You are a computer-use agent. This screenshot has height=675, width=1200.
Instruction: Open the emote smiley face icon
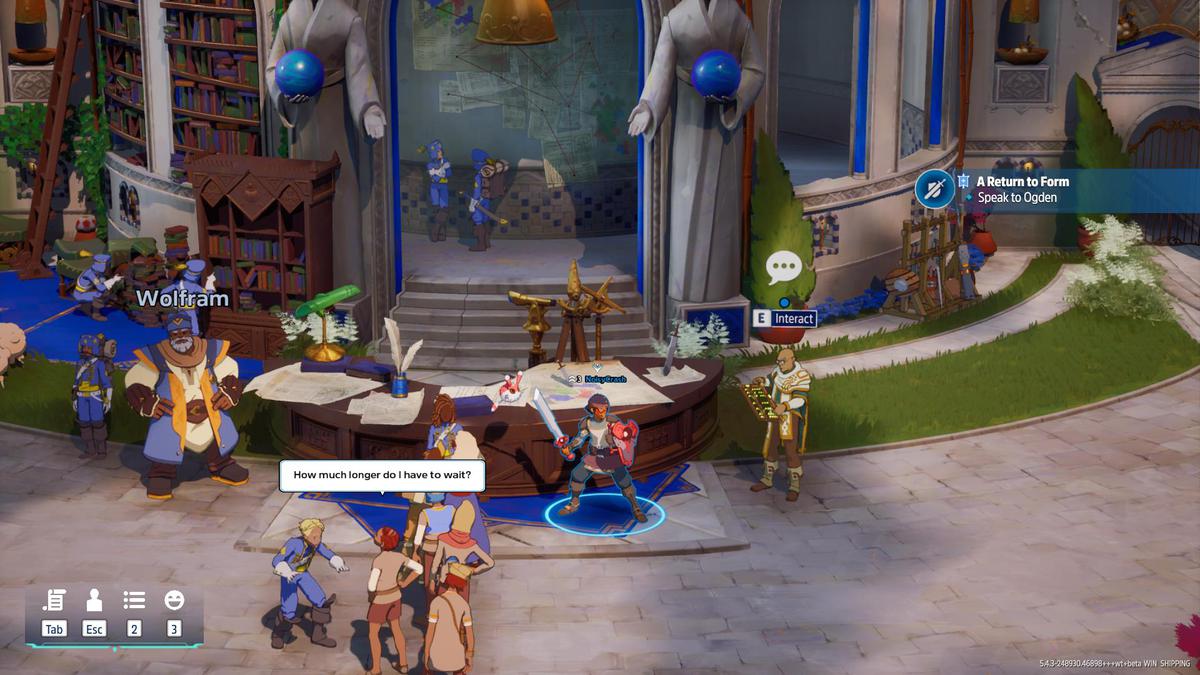pos(174,600)
